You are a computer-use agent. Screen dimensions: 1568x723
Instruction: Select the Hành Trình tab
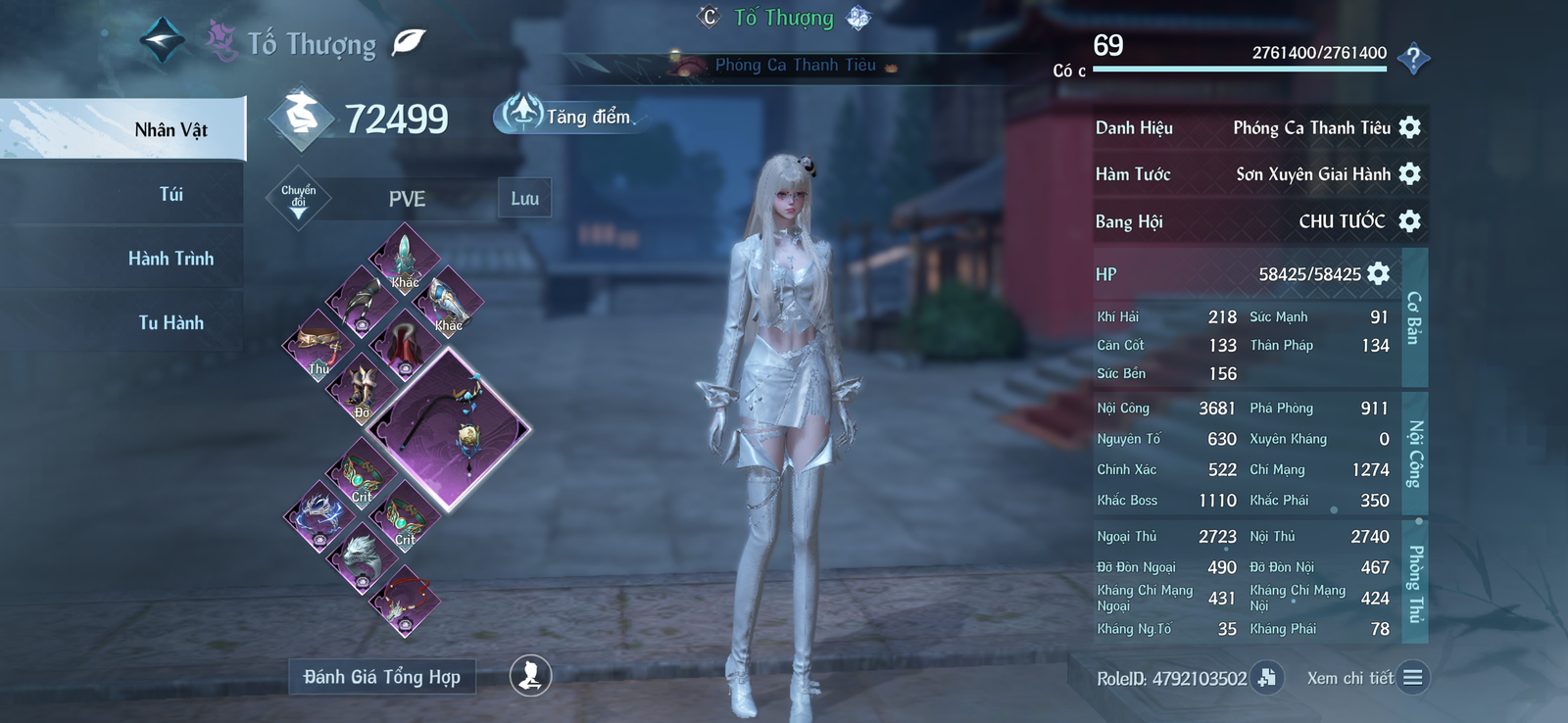[x=171, y=259]
